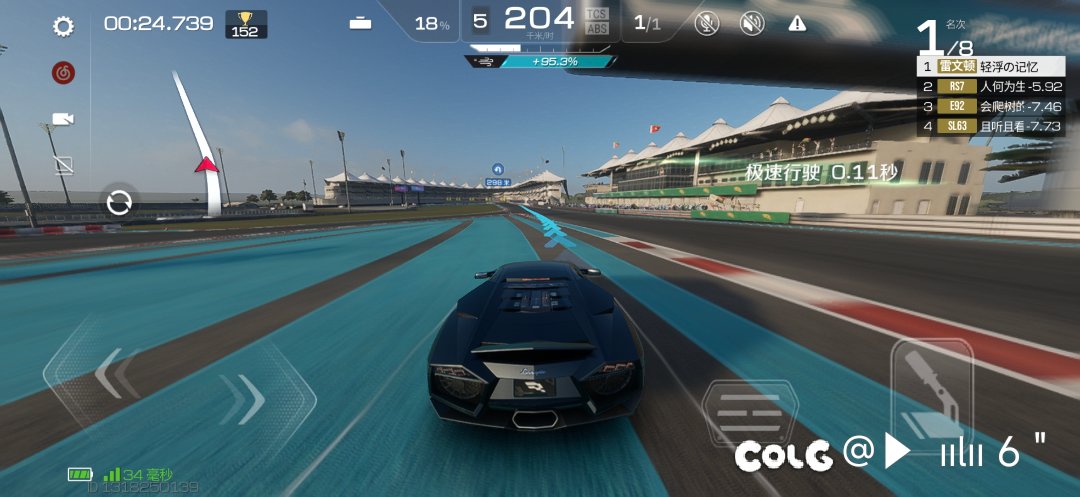Open the gear settings menu
This screenshot has height=497, width=1080.
pos(64,27)
